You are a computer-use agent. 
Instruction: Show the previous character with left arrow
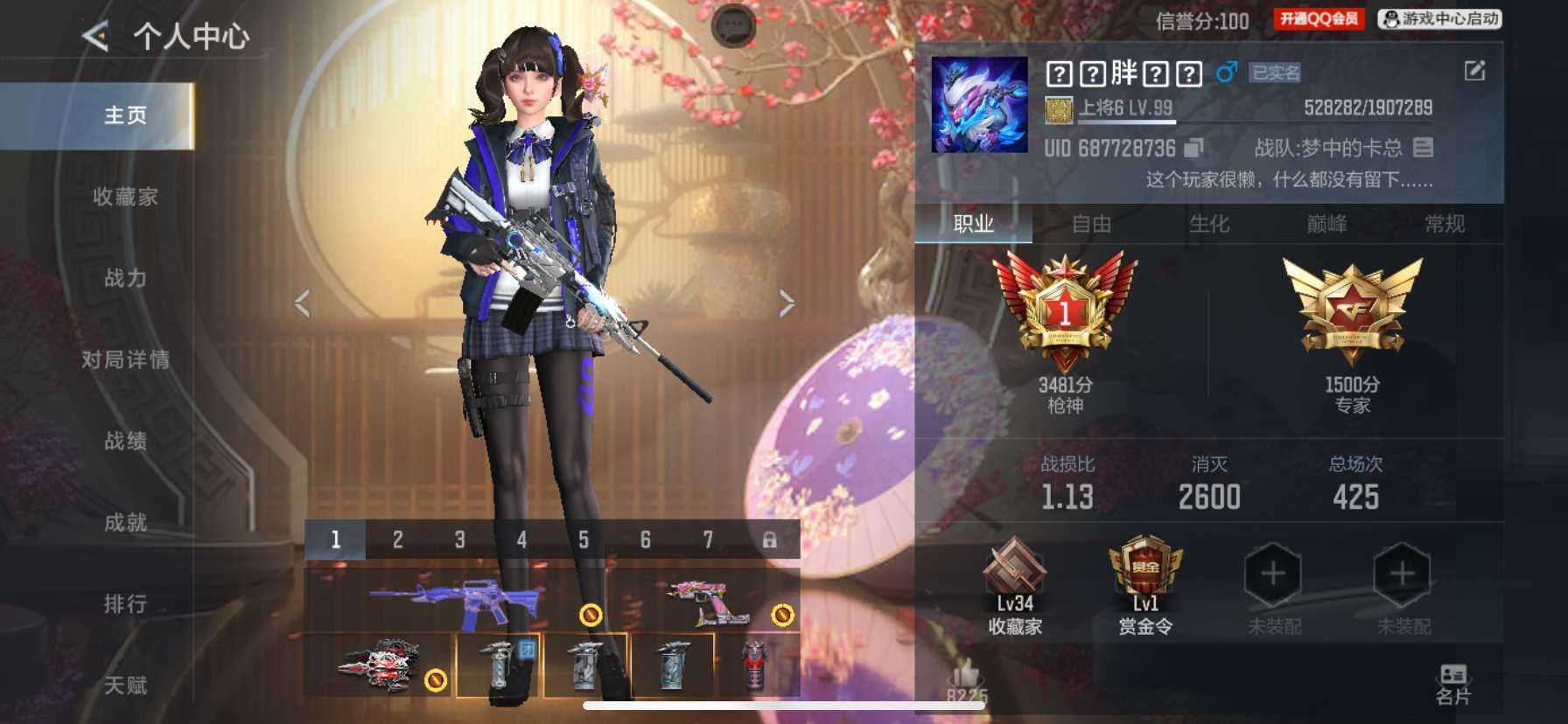click(x=303, y=303)
